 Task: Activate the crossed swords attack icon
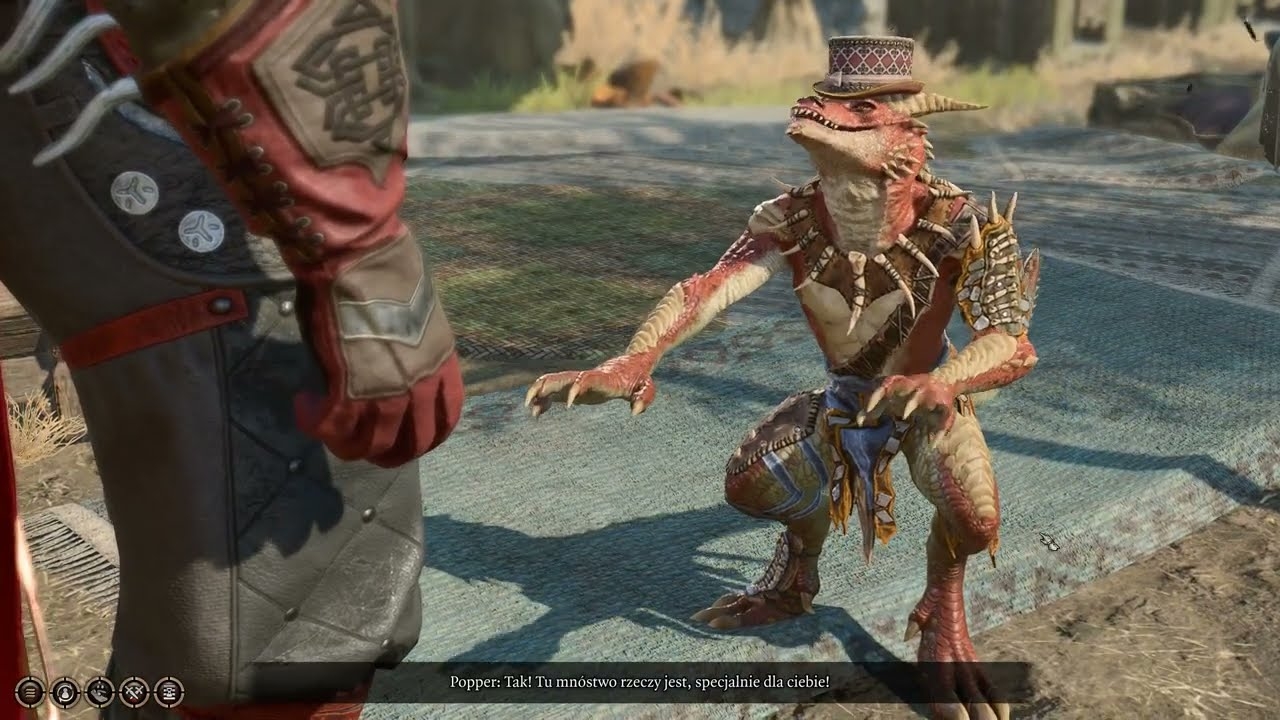(x=134, y=690)
